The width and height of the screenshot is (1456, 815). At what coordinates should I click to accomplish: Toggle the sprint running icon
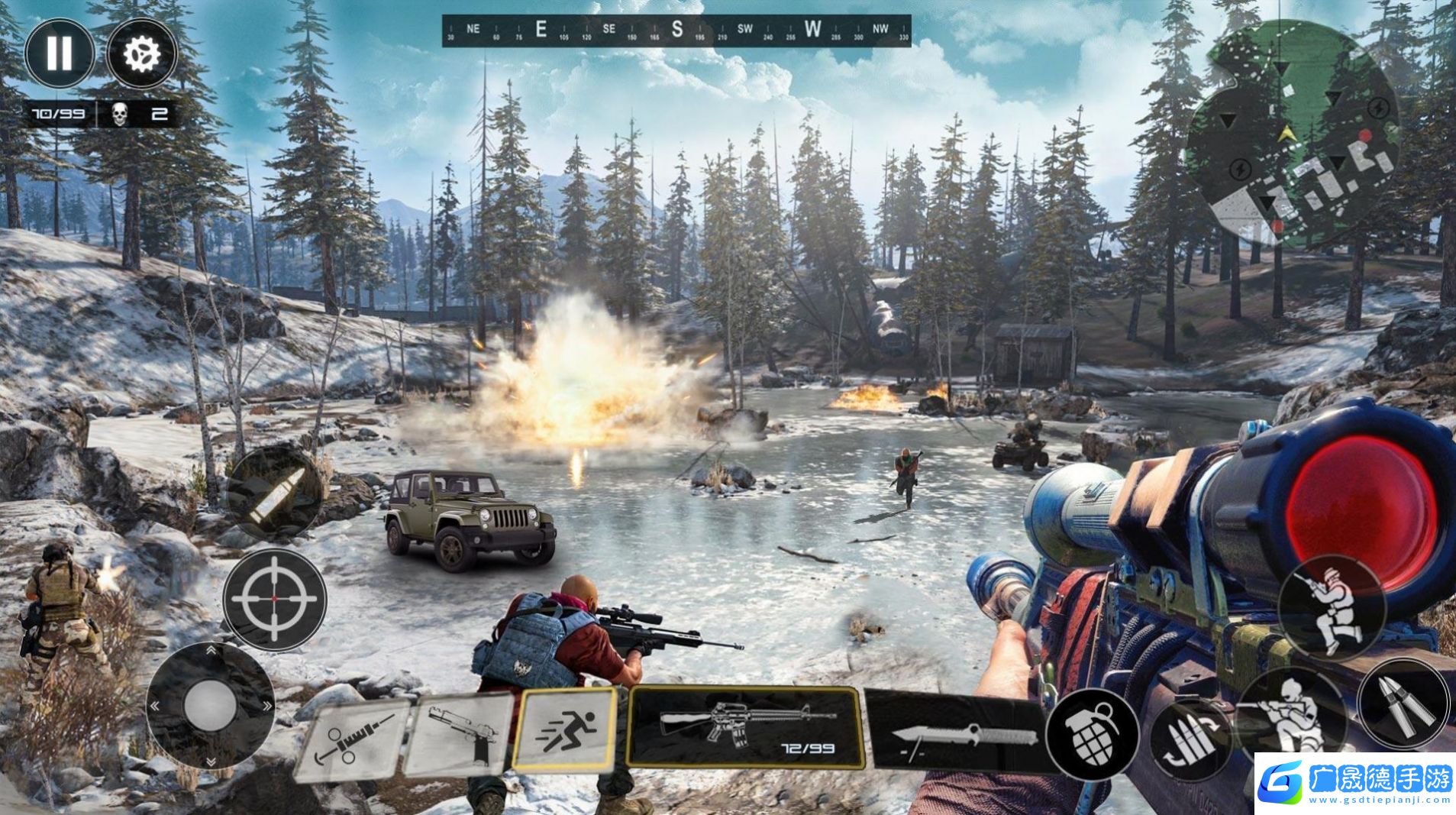coord(565,728)
